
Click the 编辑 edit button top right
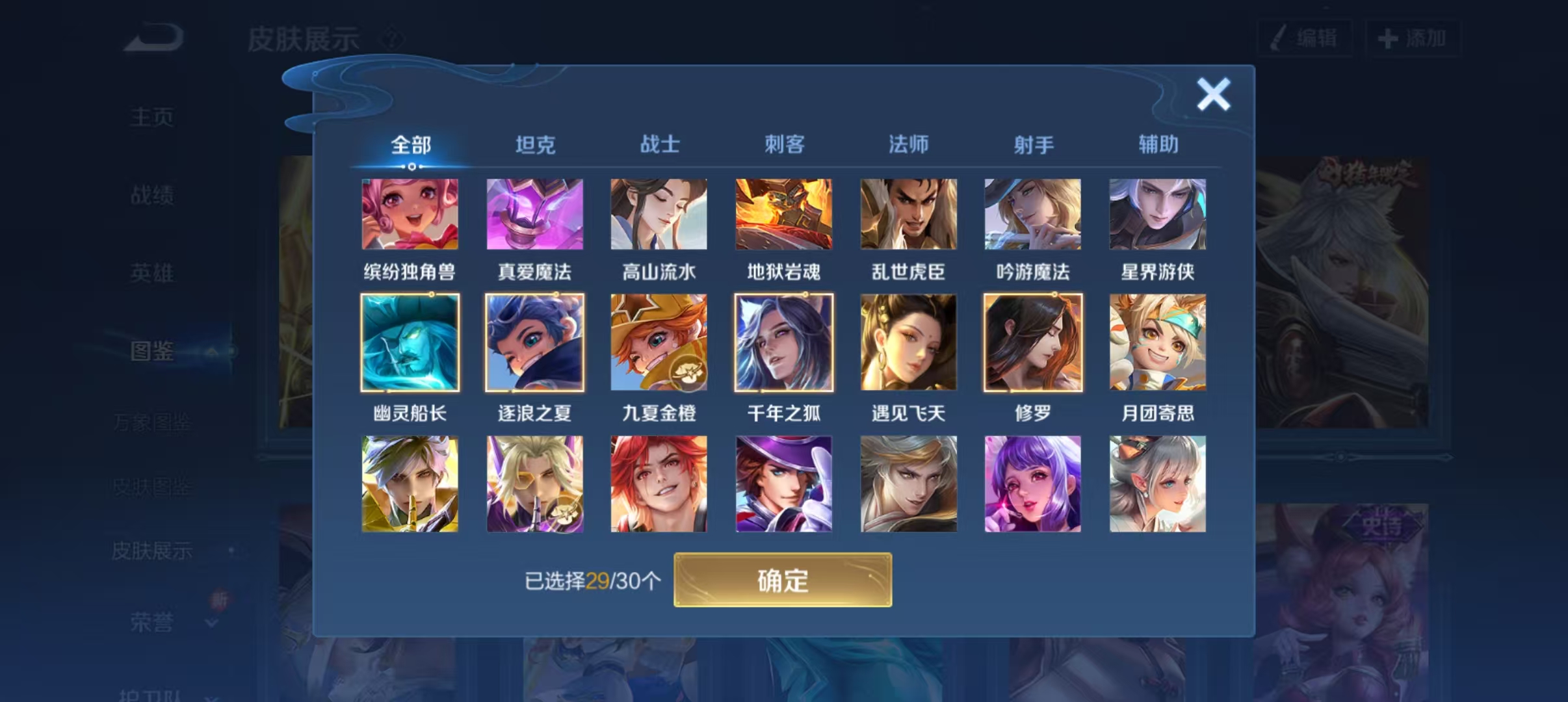(1305, 38)
